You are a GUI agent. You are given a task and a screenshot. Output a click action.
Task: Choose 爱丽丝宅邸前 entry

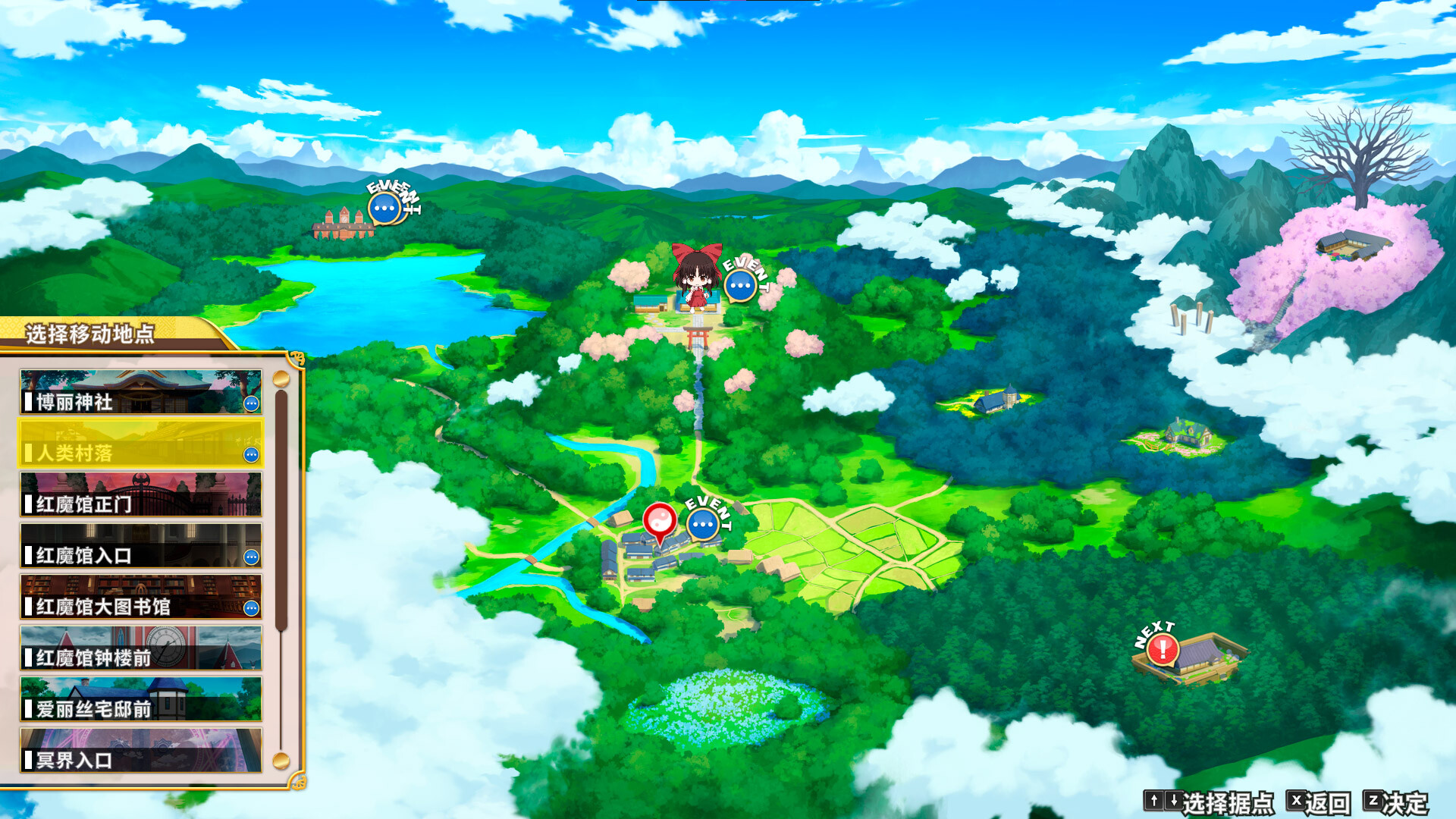(x=141, y=699)
